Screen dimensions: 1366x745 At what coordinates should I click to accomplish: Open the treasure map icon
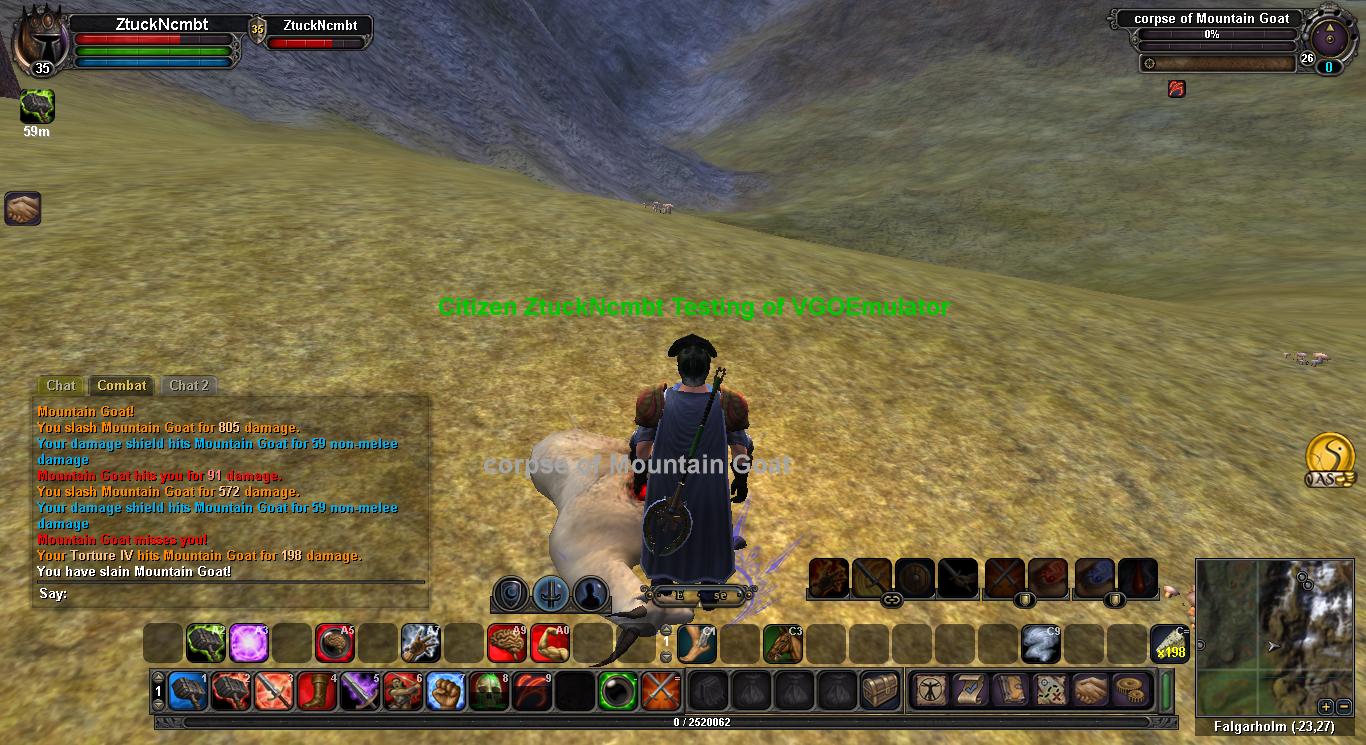(1052, 690)
